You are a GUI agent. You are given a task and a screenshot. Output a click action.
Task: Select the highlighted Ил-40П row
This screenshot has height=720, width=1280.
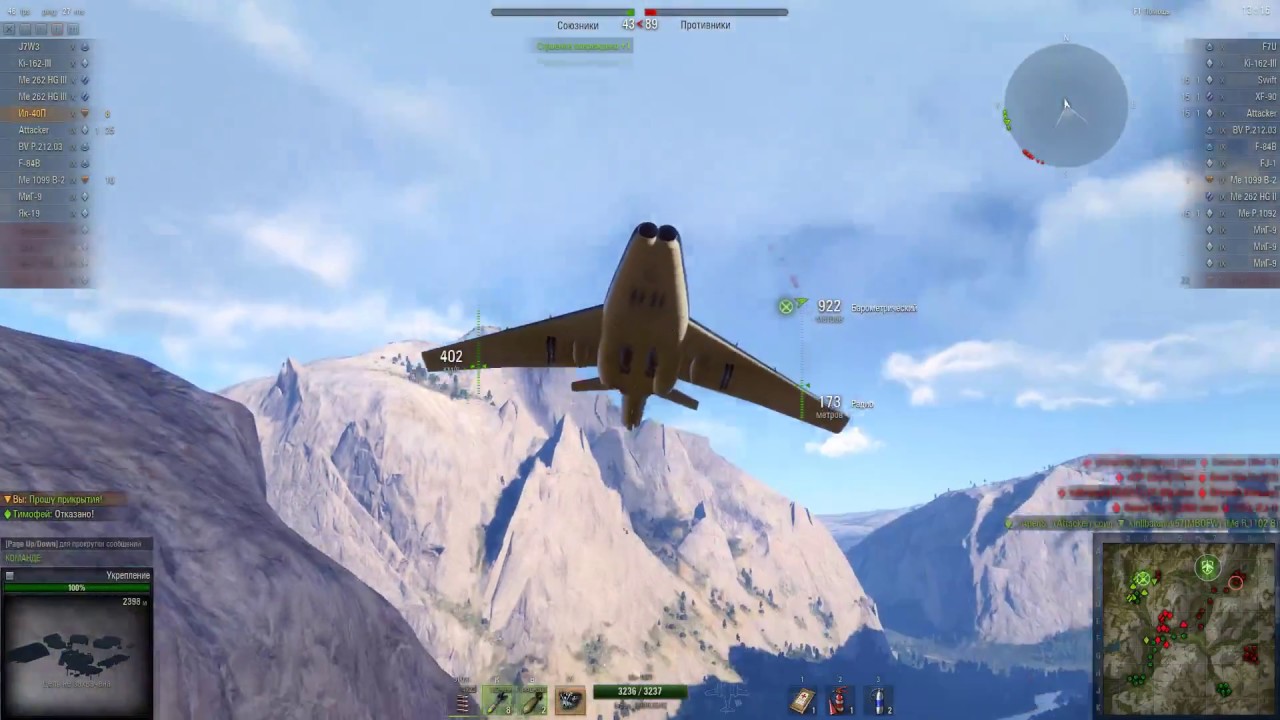click(32, 113)
